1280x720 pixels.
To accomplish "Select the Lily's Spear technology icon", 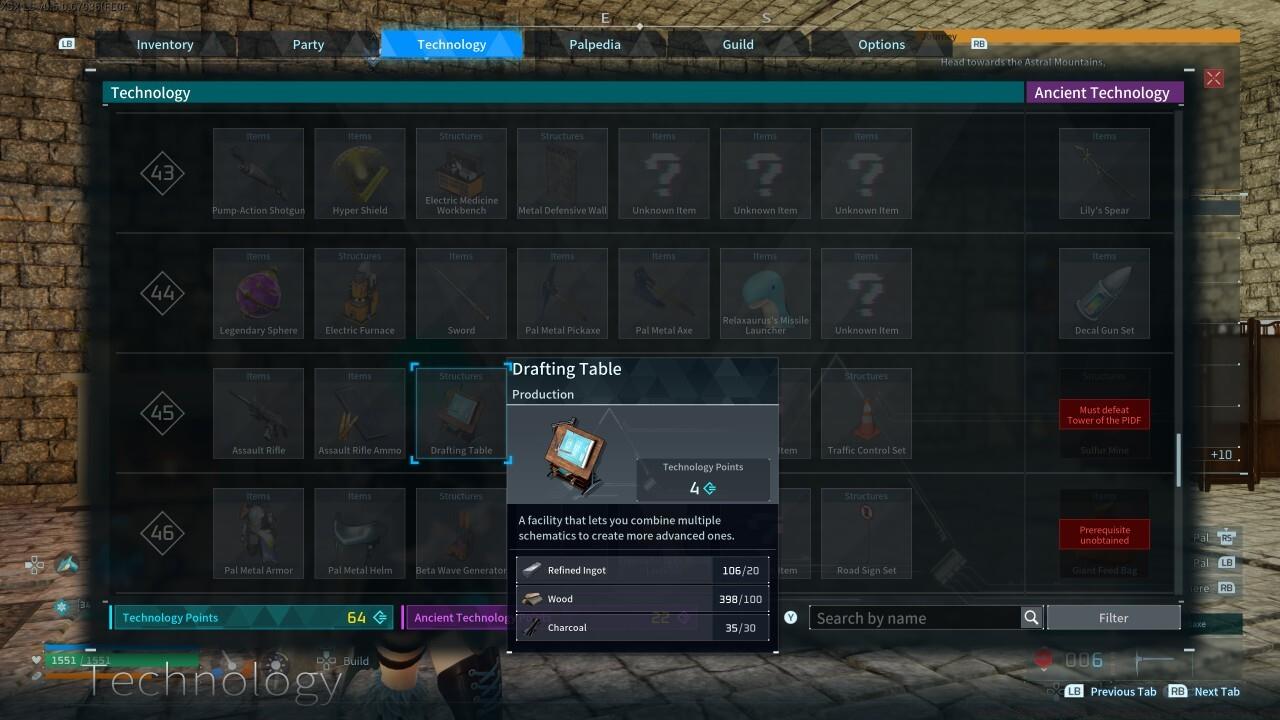I will (1104, 172).
